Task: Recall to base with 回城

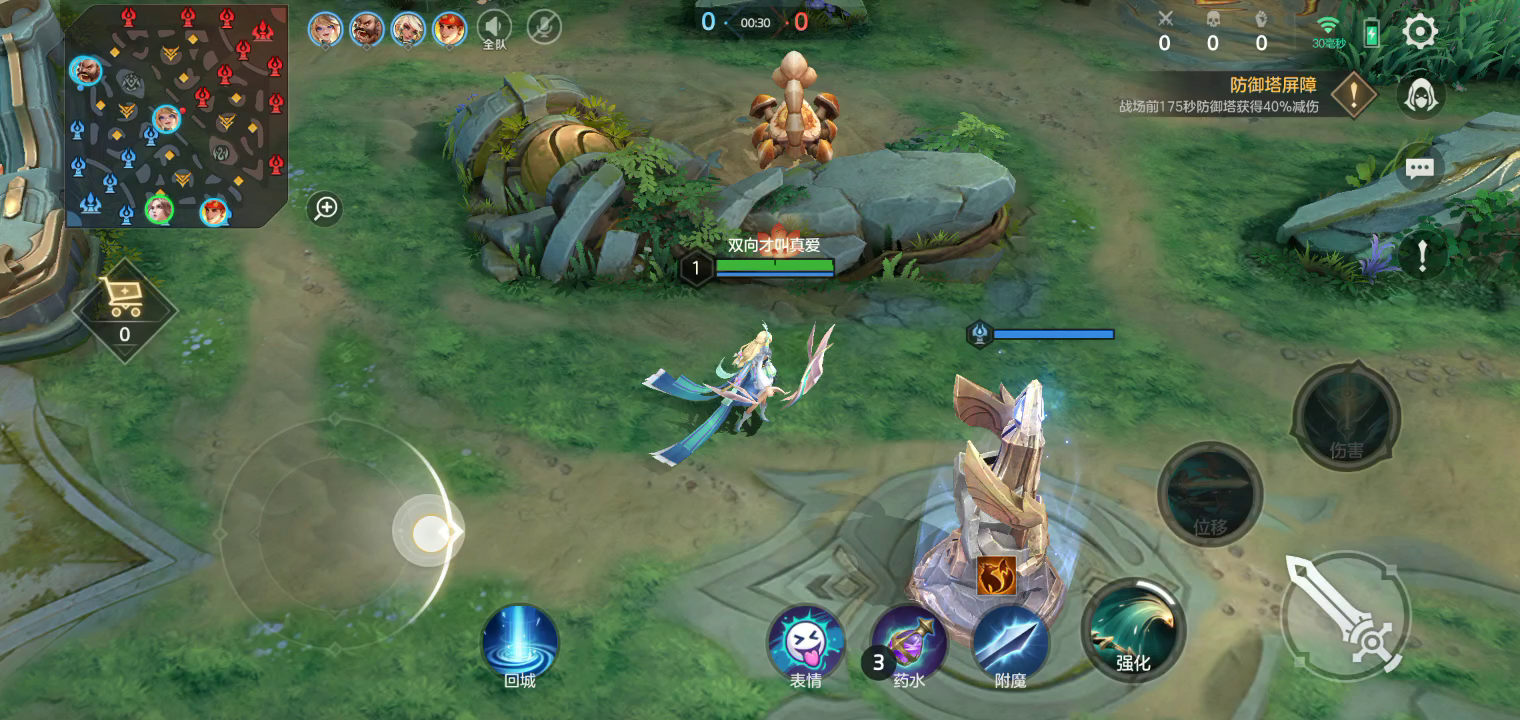Action: 520,643
